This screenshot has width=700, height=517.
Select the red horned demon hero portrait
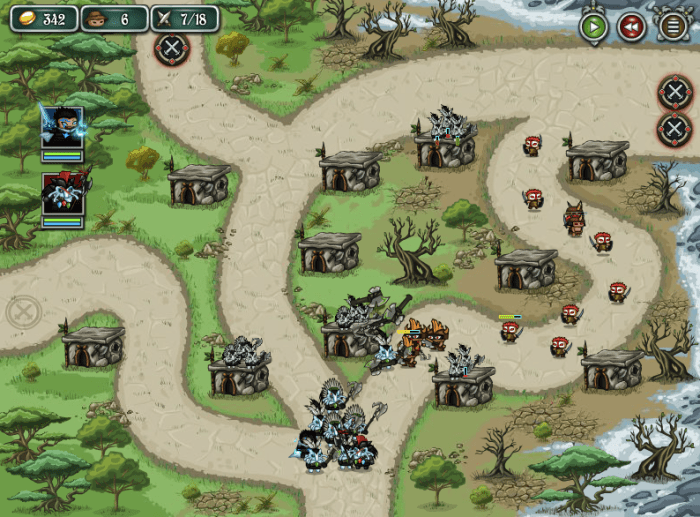click(62, 193)
